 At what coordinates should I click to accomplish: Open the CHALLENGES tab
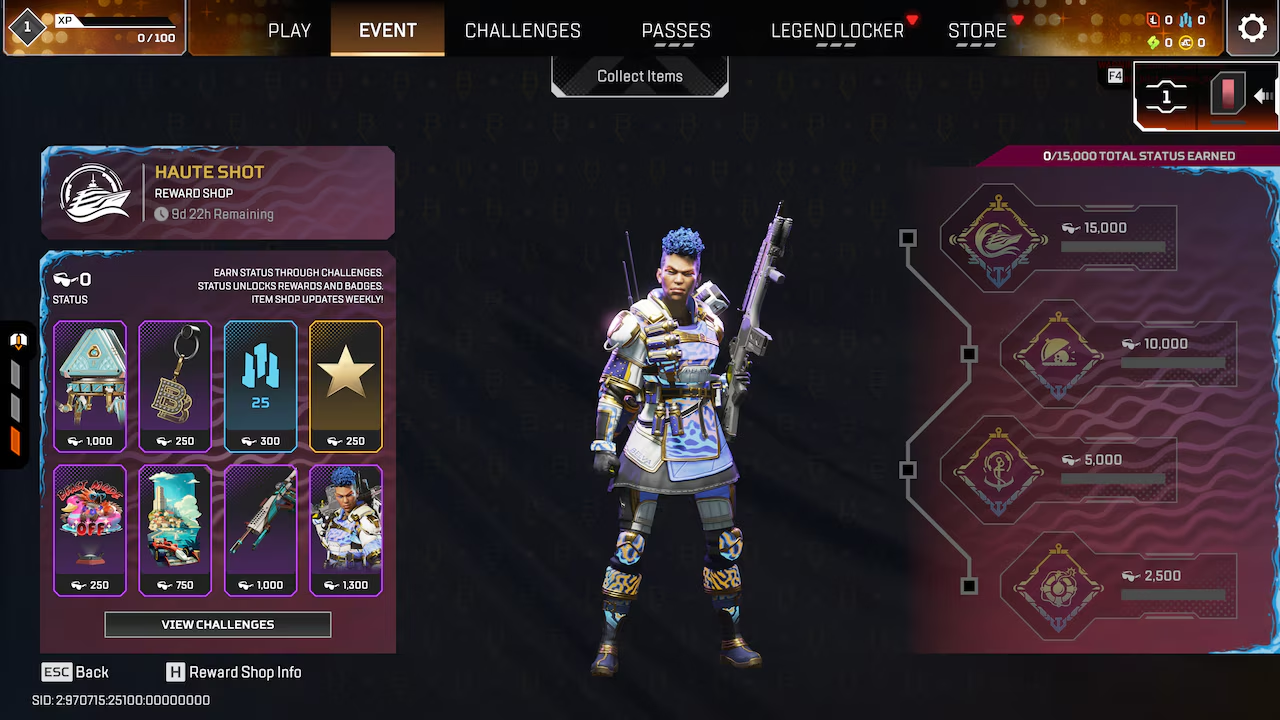(522, 30)
